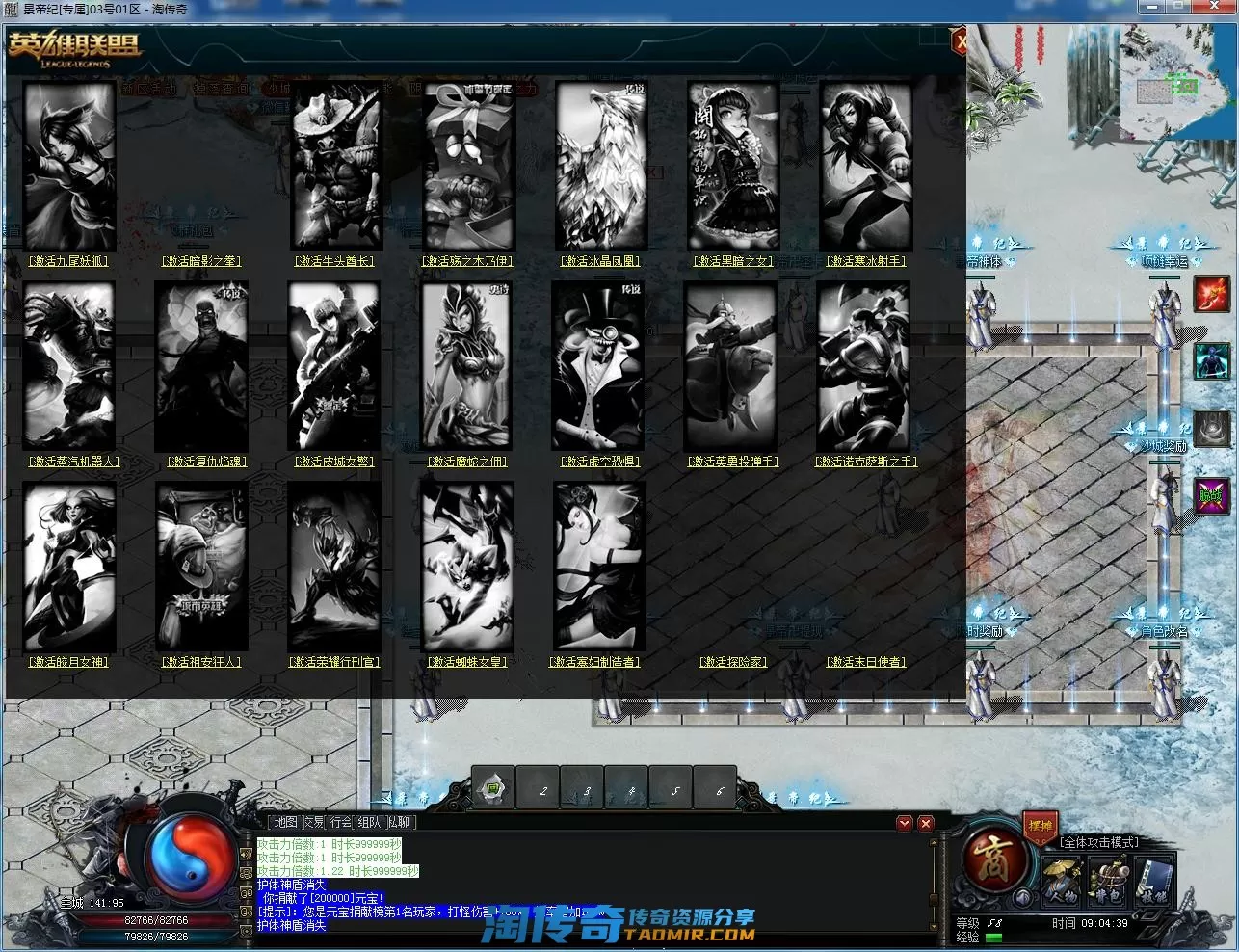This screenshot has width=1239, height=952.
Task: Close the hero activation panel
Action: [x=960, y=41]
